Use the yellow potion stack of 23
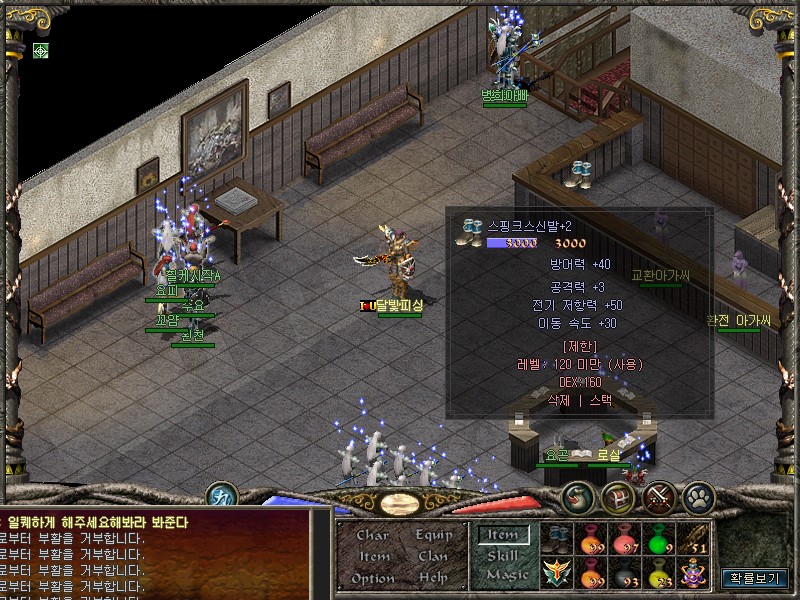Screen dimensions: 800x600 (659, 573)
